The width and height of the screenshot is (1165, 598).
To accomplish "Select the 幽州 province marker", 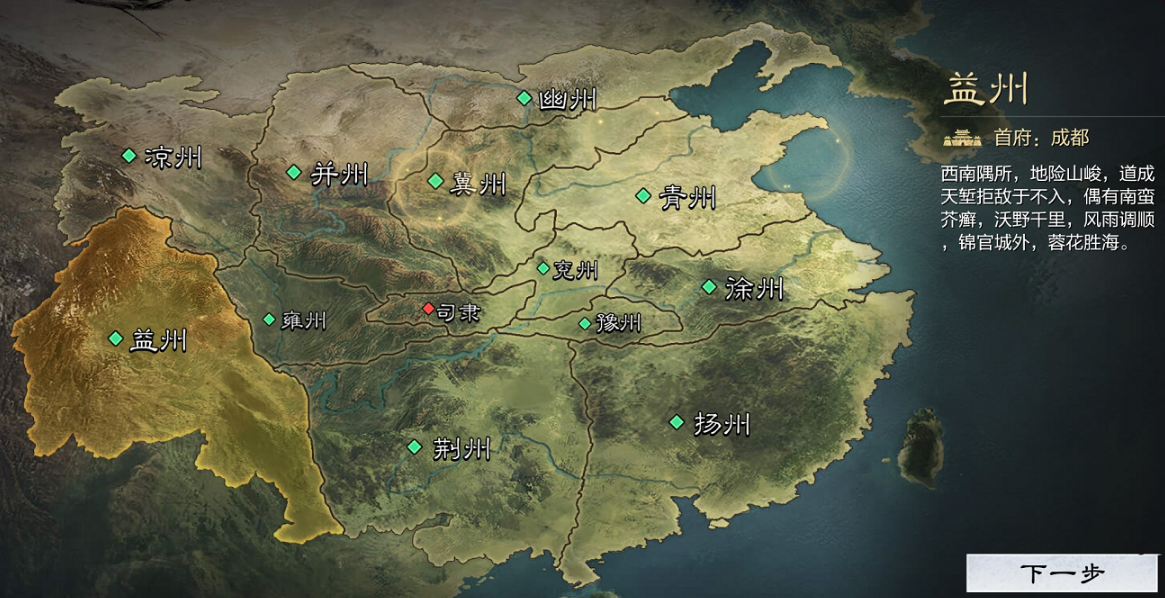I will click(x=523, y=97).
